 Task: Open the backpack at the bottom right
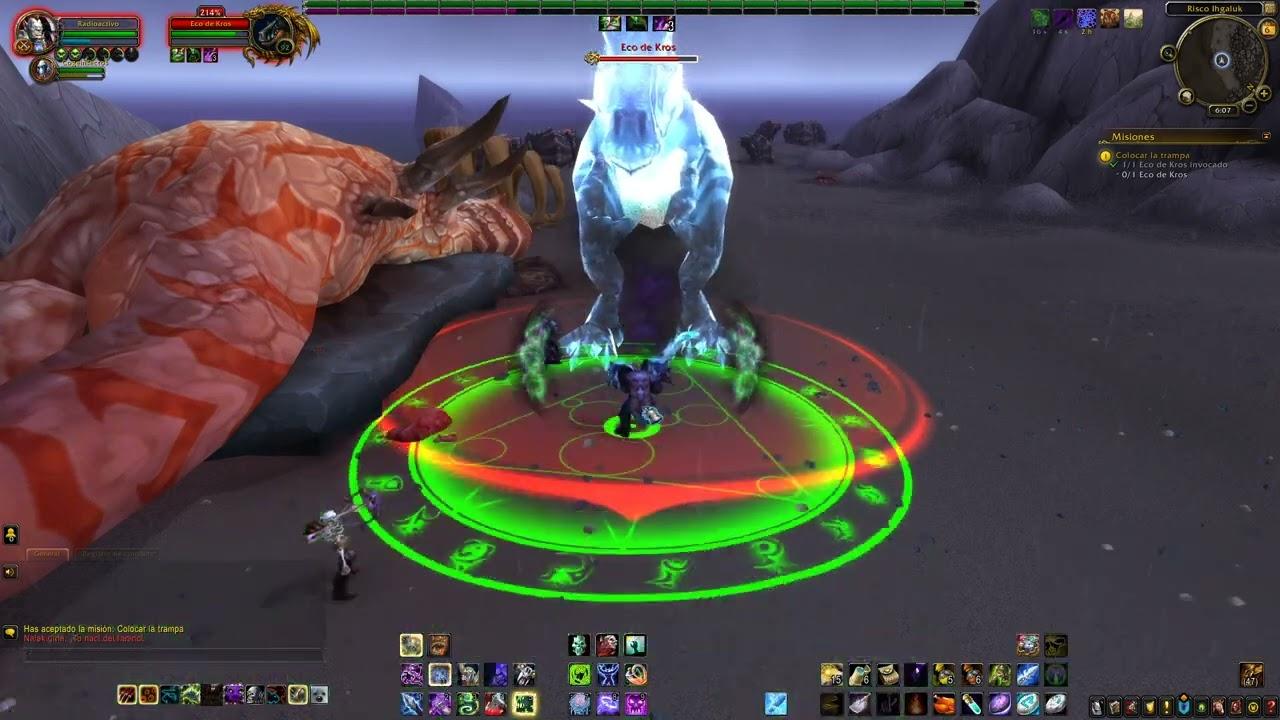click(1250, 676)
